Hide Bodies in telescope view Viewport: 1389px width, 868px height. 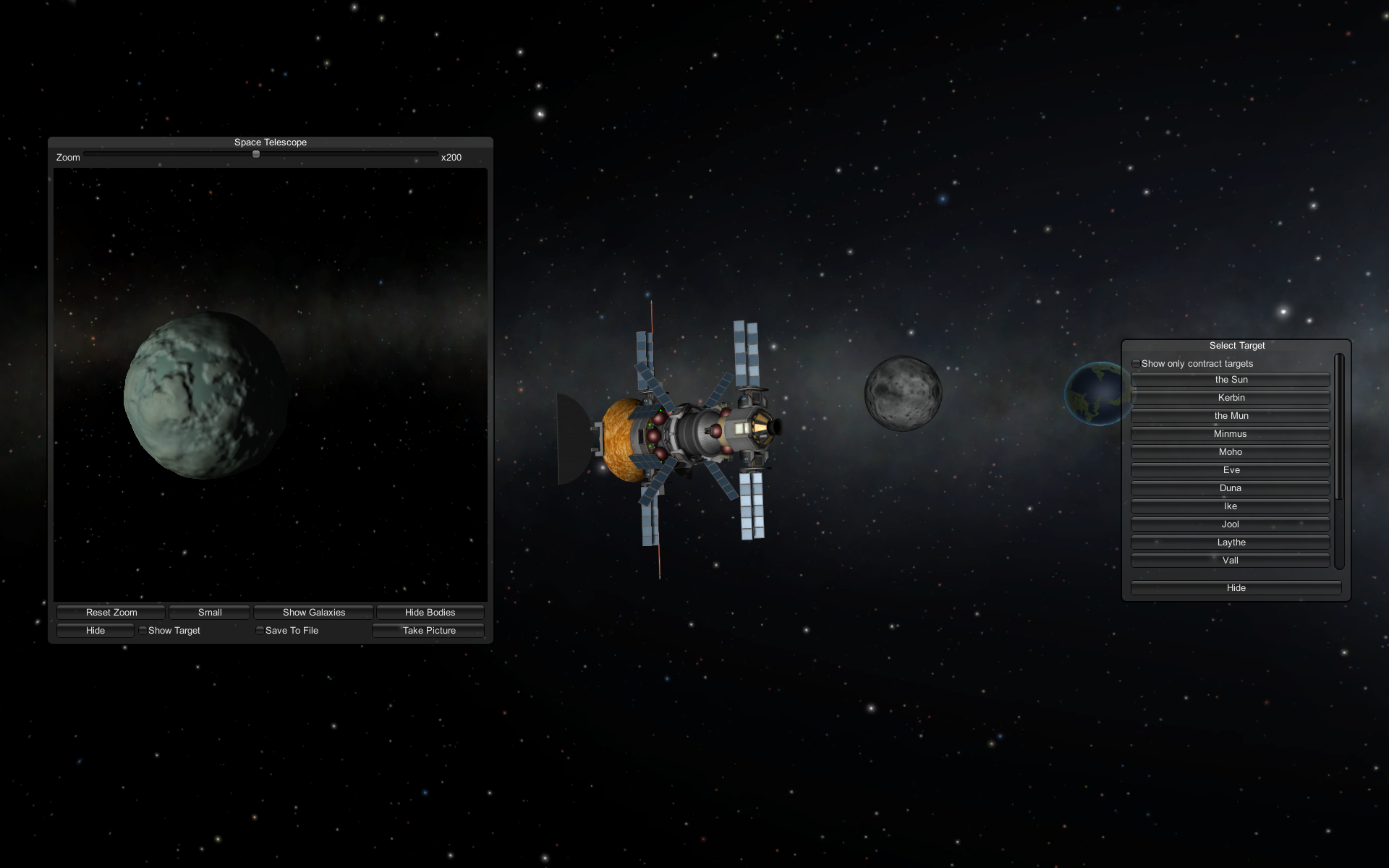pos(430,612)
